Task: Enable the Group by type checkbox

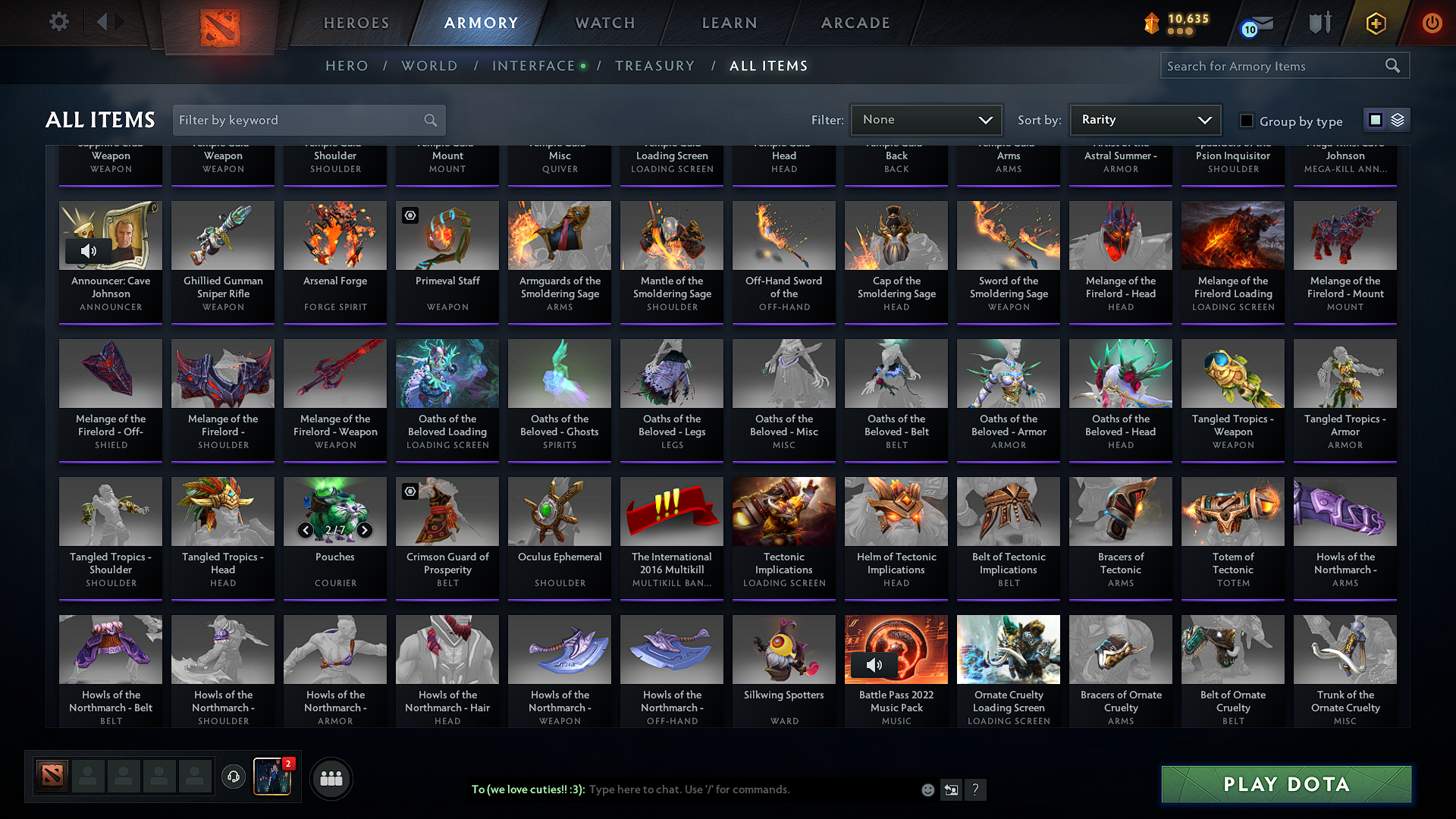Action: (1246, 120)
